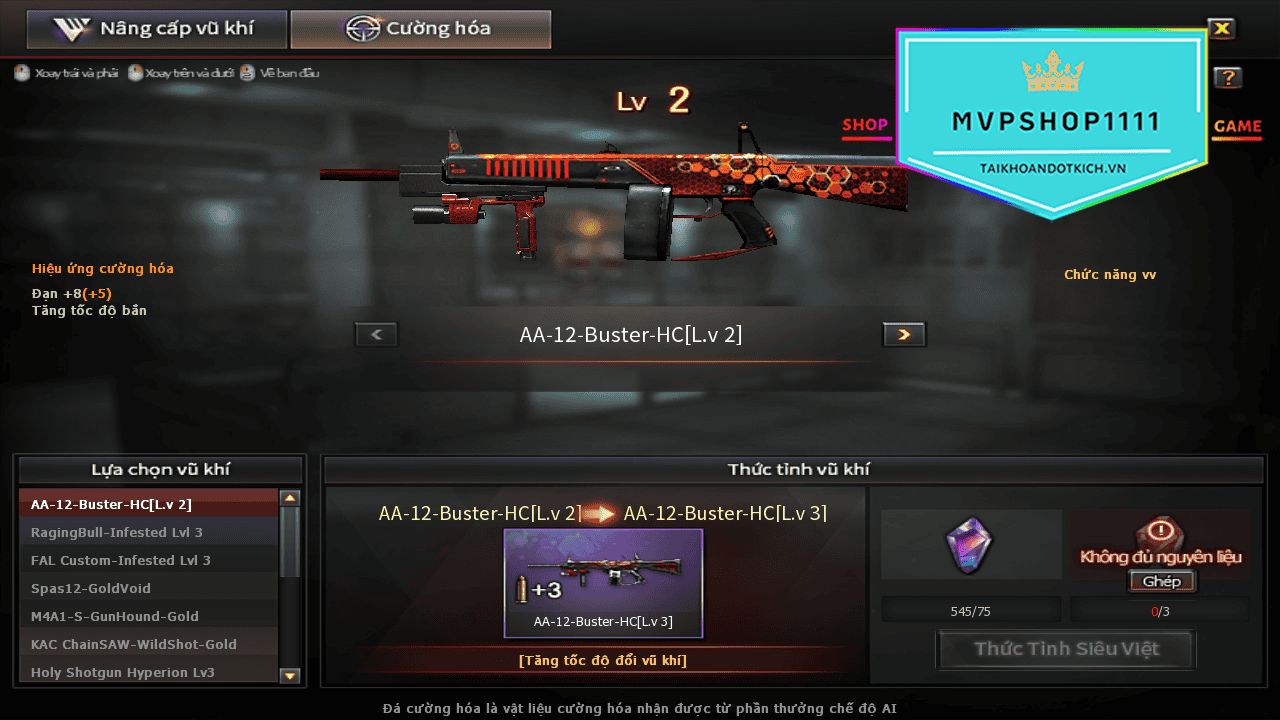Screen dimensions: 1280x720
Task: Show the next weapon with right arrow
Action: (x=904, y=335)
